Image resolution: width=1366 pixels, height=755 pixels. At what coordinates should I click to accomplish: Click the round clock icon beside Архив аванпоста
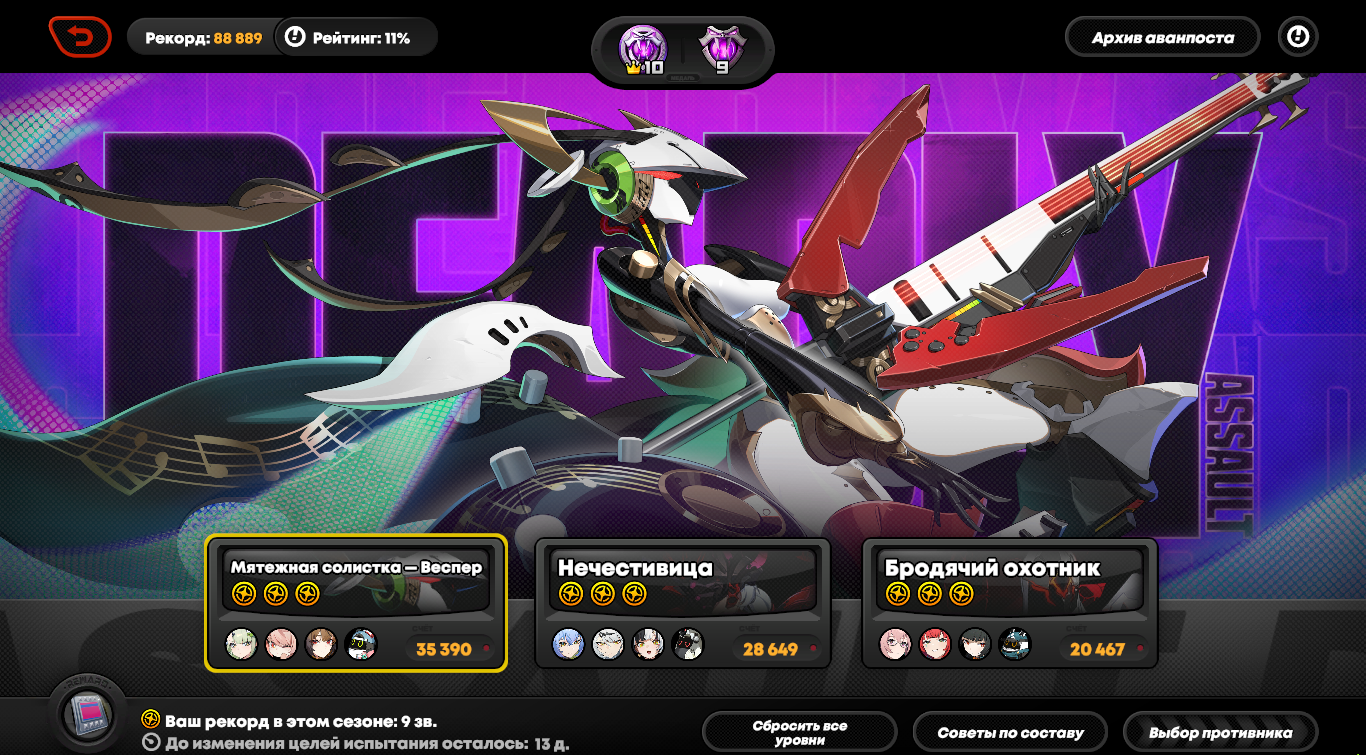pos(1297,37)
